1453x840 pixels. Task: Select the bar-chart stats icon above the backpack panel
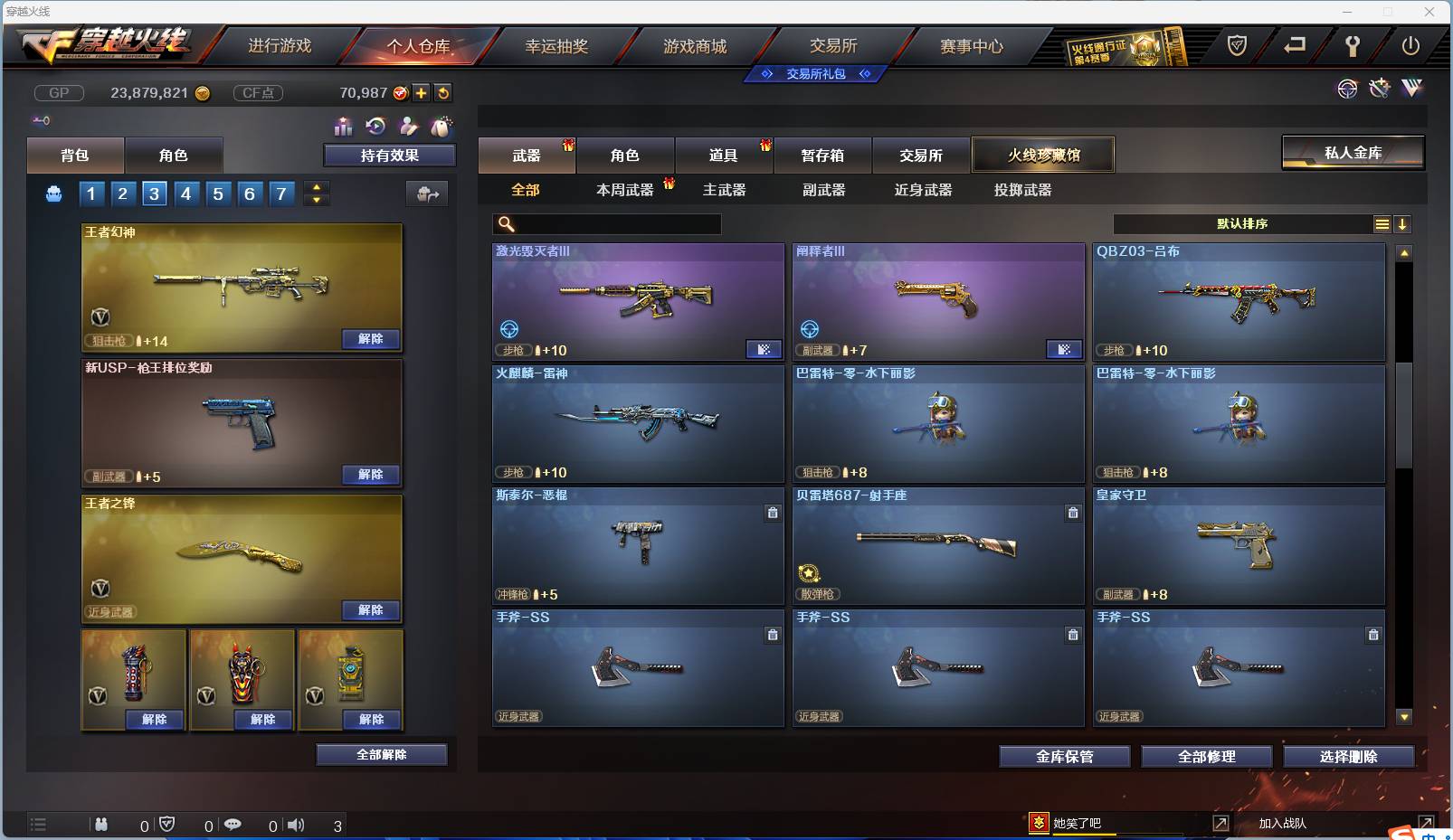click(344, 127)
